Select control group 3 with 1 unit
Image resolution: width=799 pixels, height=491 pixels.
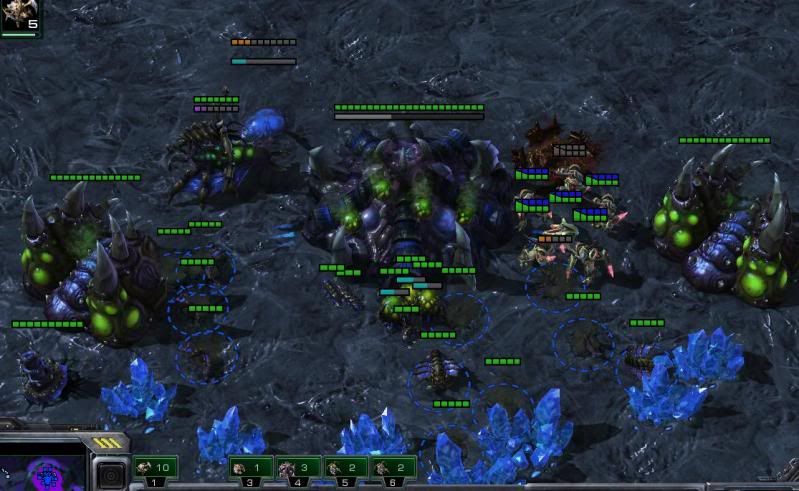pyautogui.click(x=251, y=467)
